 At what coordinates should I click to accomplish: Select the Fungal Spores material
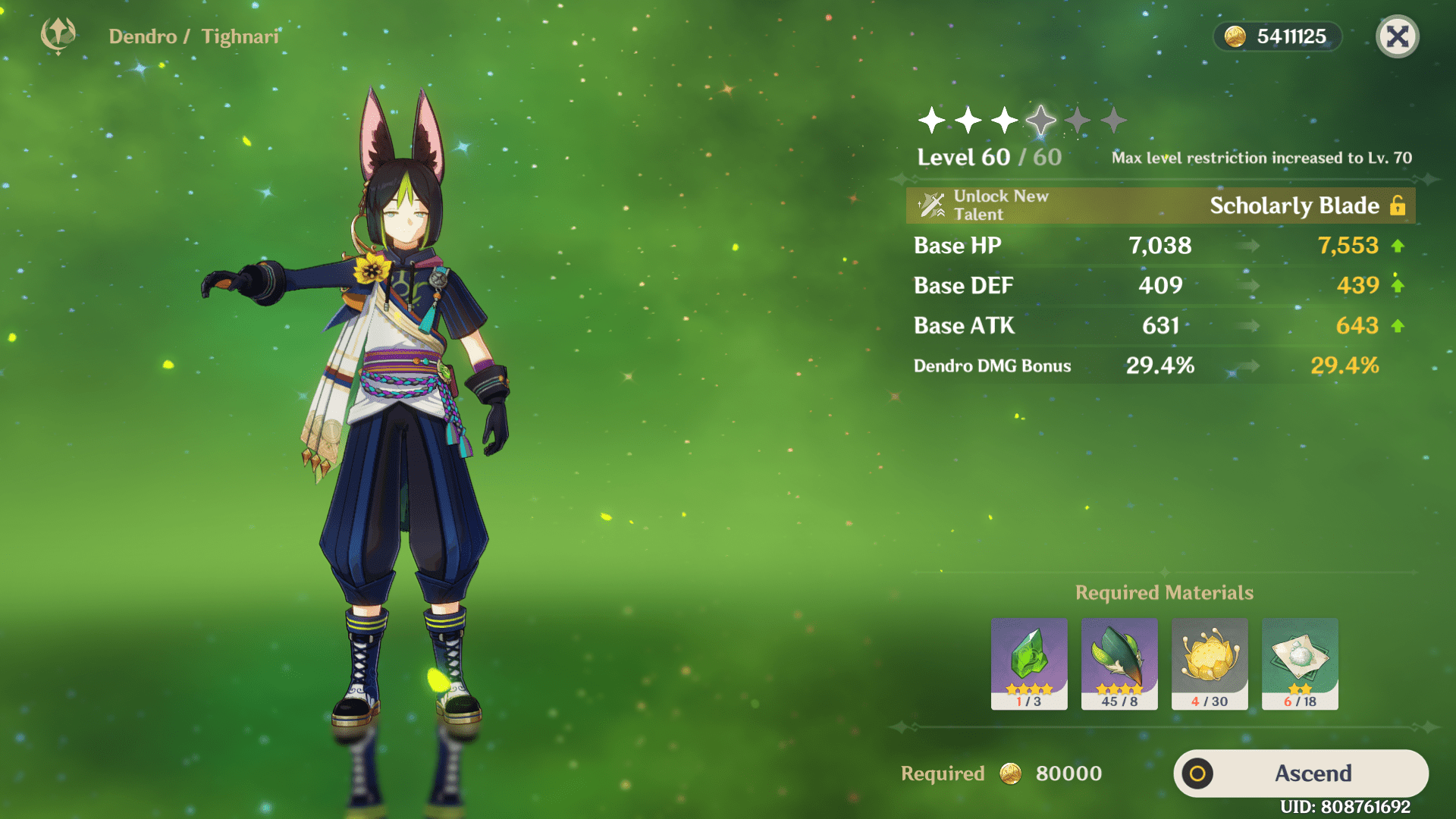tap(1299, 664)
